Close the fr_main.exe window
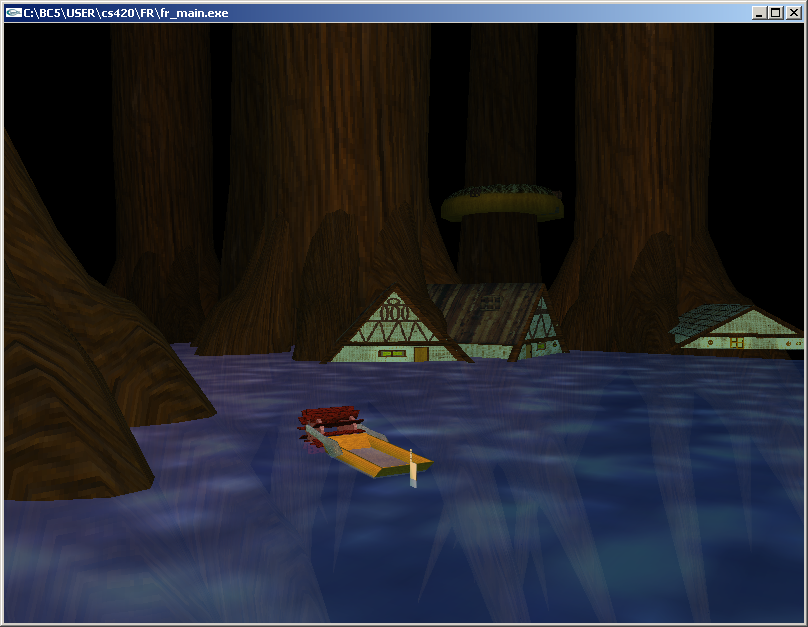 coord(793,12)
